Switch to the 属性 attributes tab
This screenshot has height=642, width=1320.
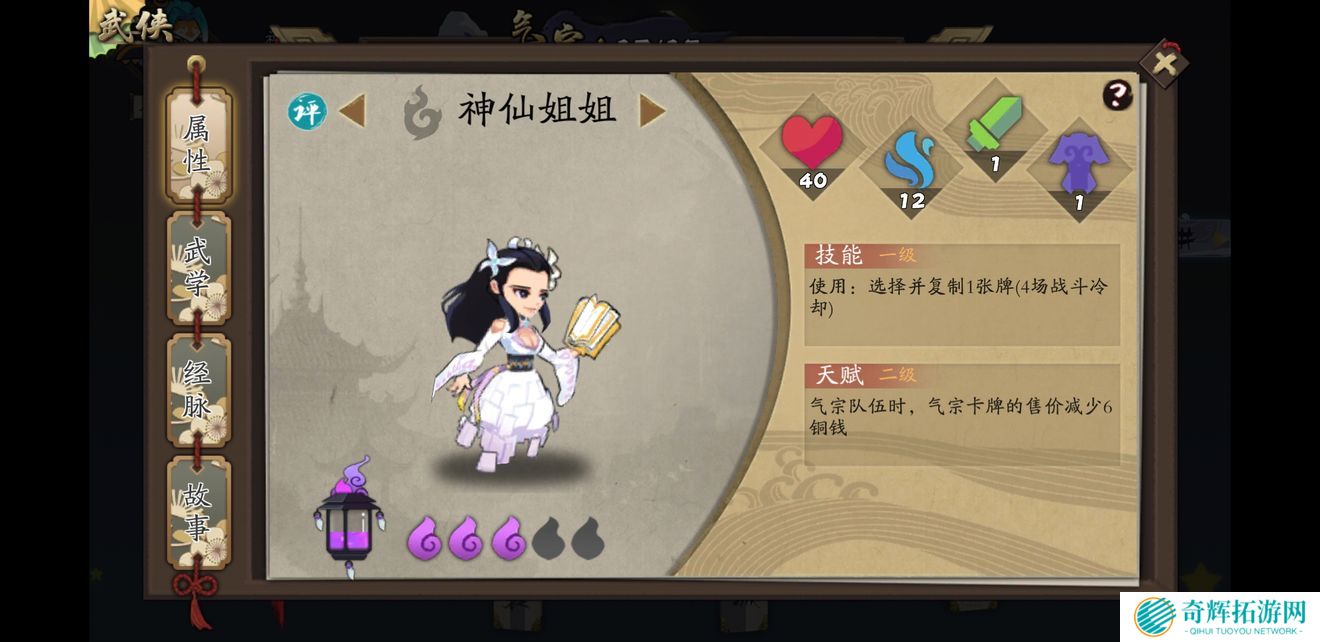tap(197, 146)
